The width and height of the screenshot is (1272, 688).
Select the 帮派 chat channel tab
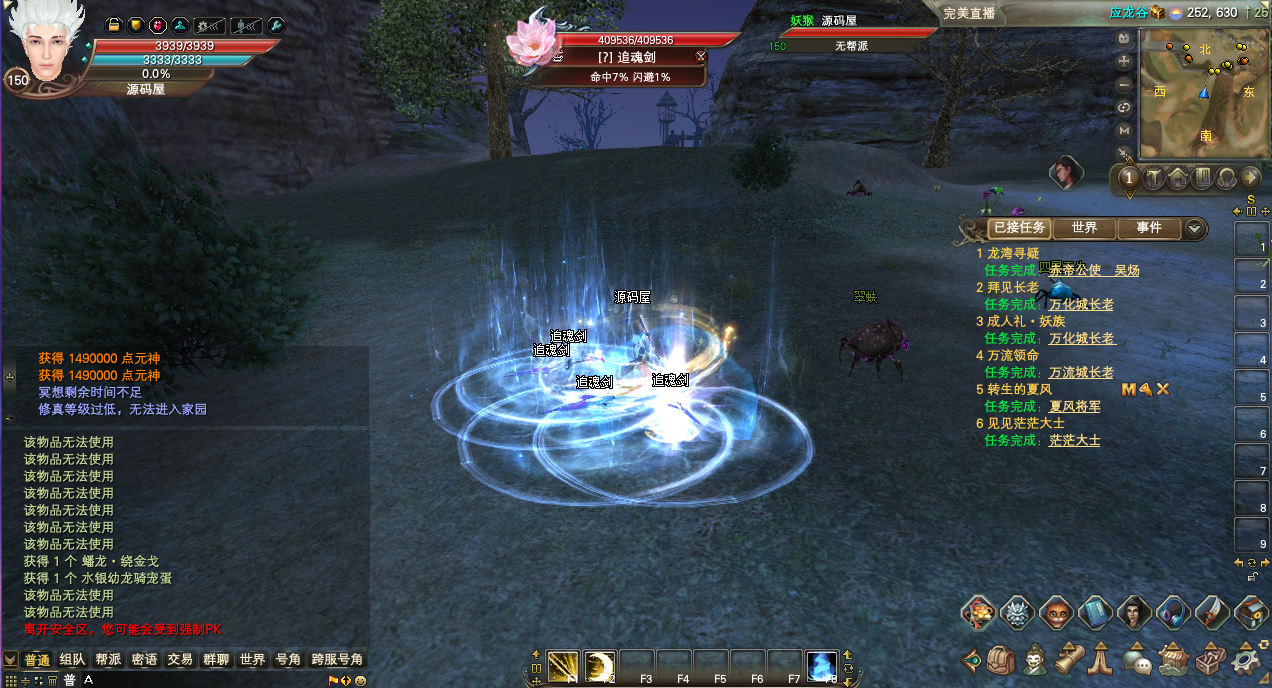(x=108, y=660)
